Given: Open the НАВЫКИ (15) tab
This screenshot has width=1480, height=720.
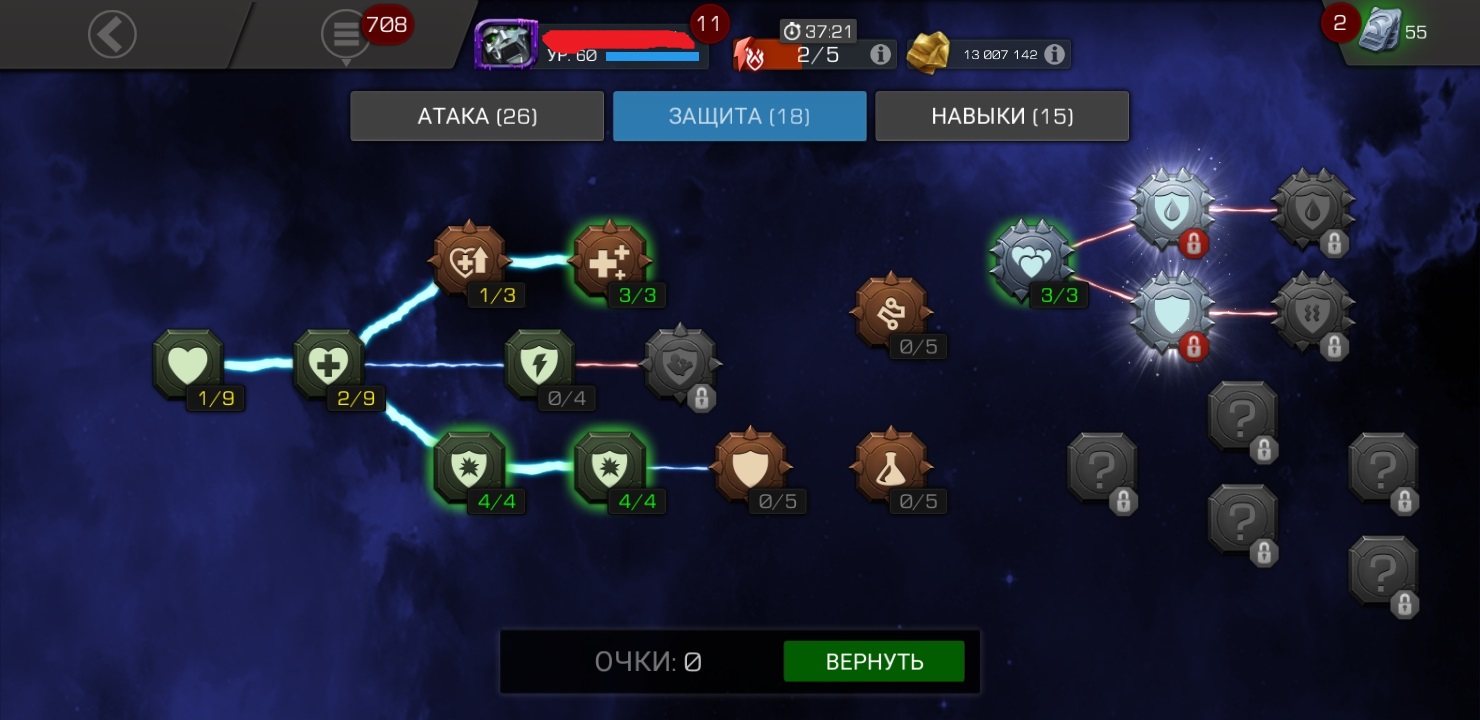Looking at the screenshot, I should (x=1002, y=116).
